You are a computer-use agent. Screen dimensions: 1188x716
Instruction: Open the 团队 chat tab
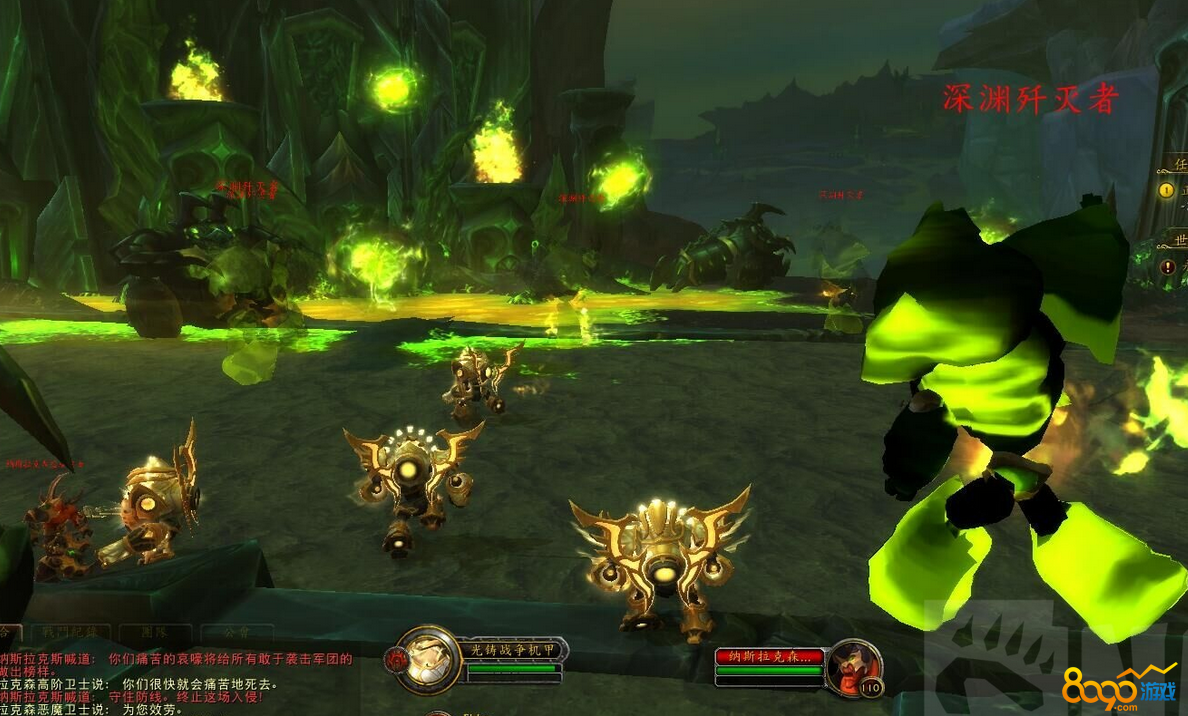153,633
